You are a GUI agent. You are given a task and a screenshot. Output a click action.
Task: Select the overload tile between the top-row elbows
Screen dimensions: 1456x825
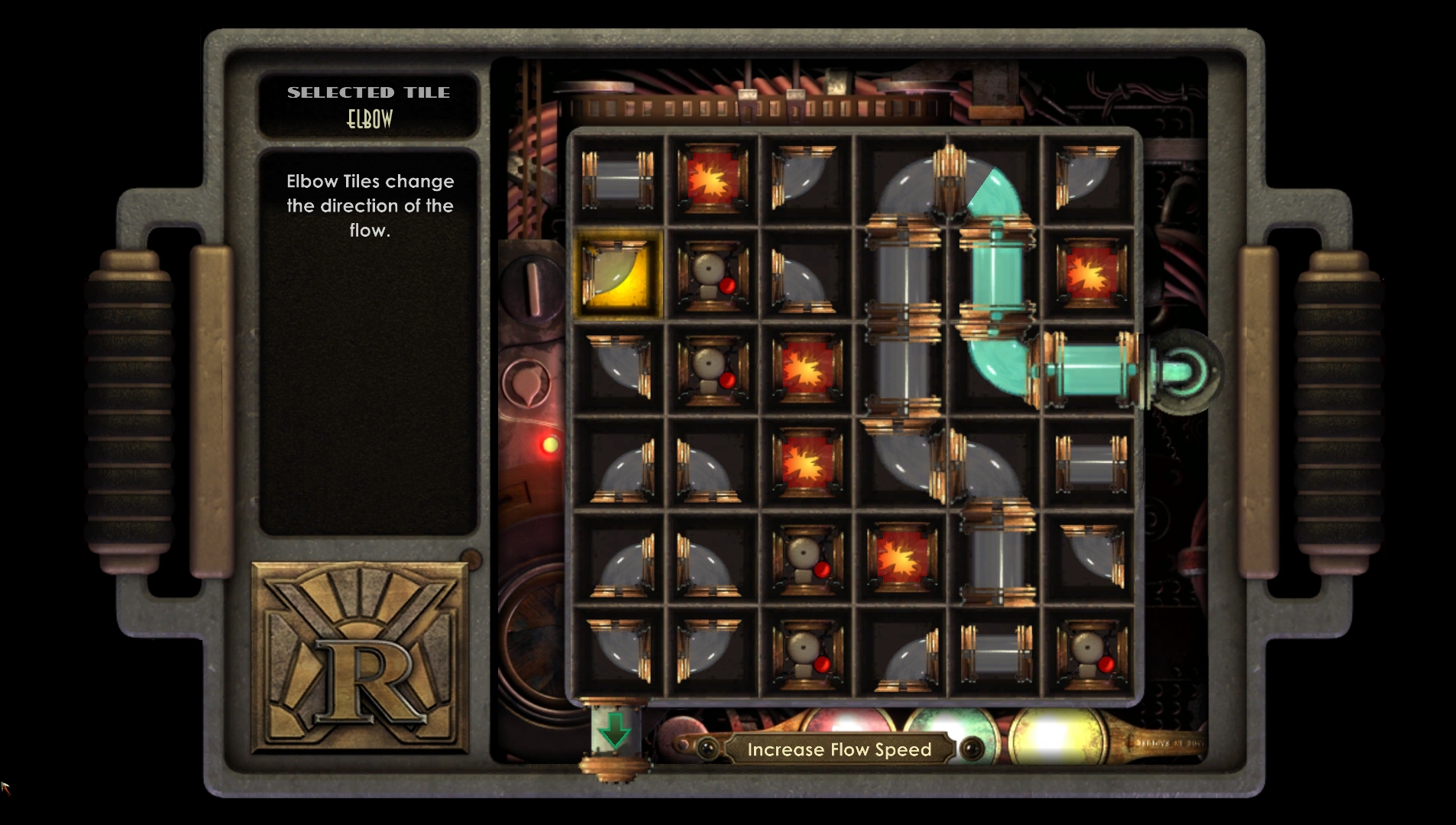712,180
